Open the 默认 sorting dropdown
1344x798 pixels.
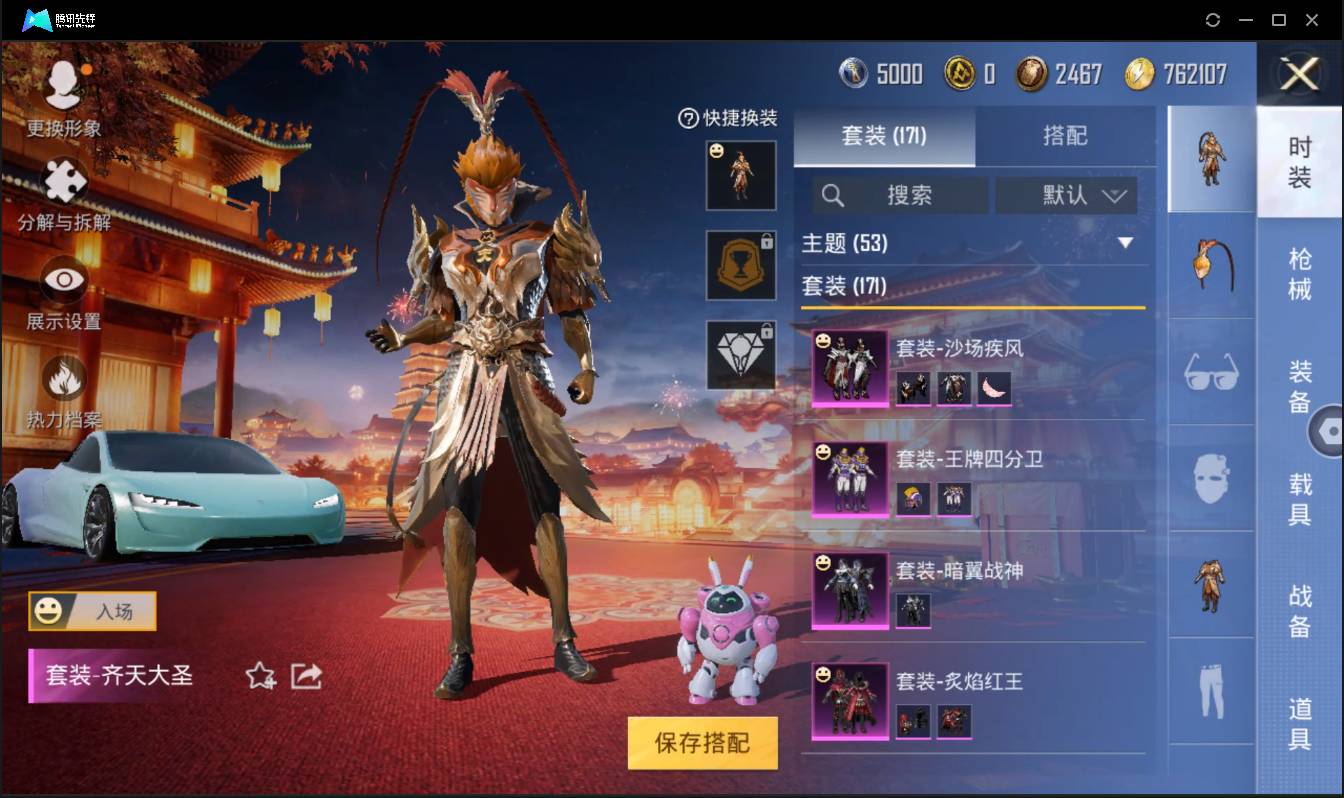1066,195
